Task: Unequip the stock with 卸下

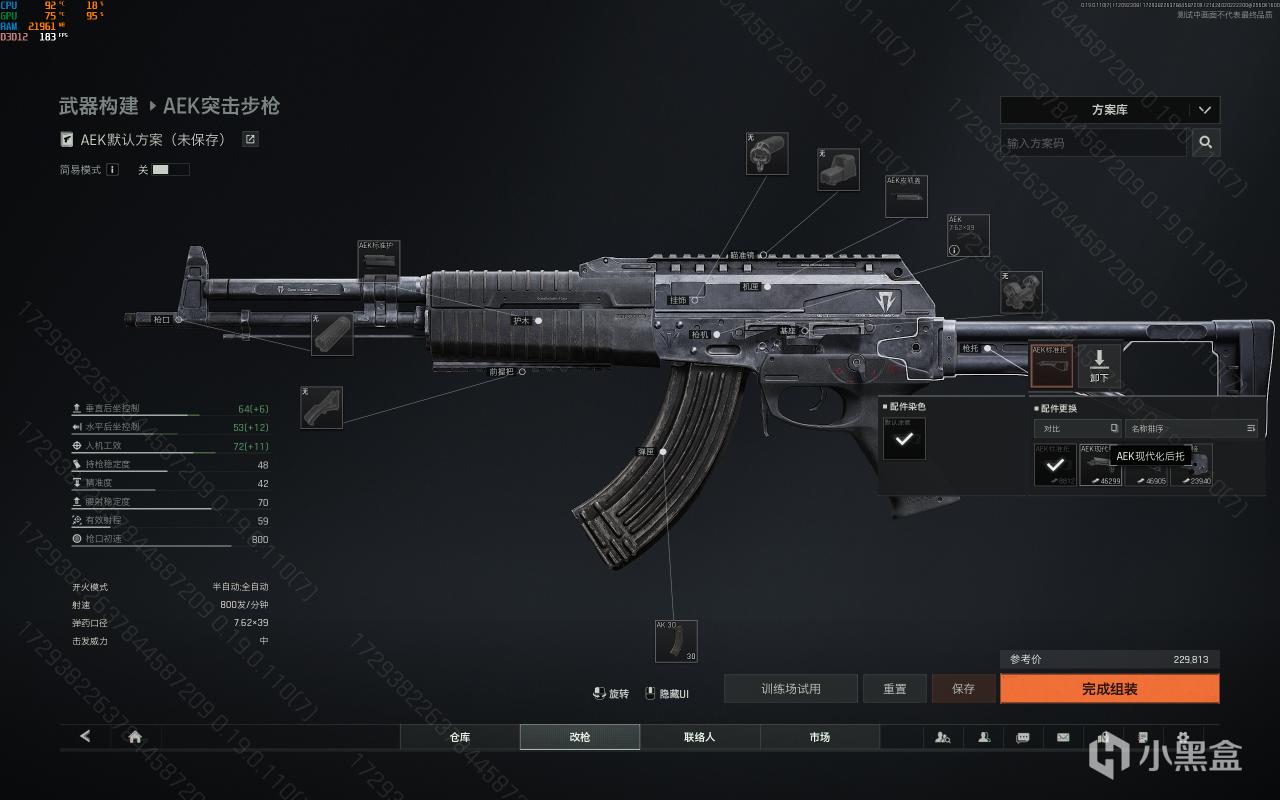Action: (1099, 365)
